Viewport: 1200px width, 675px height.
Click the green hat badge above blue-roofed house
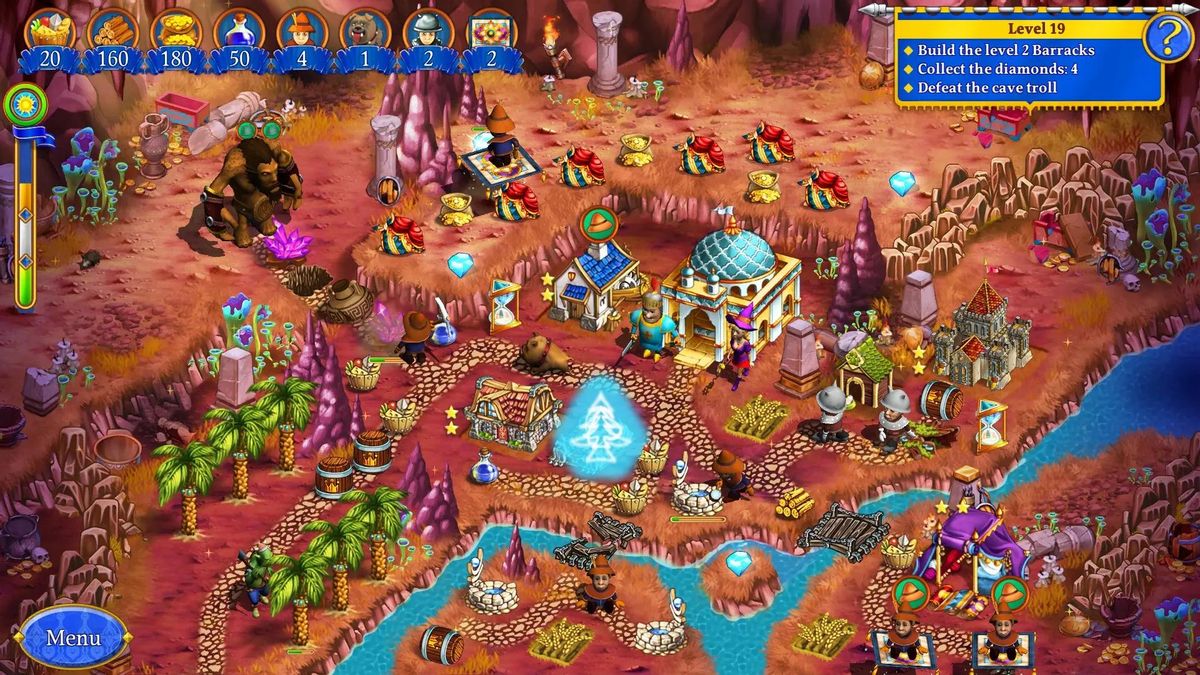(x=599, y=223)
